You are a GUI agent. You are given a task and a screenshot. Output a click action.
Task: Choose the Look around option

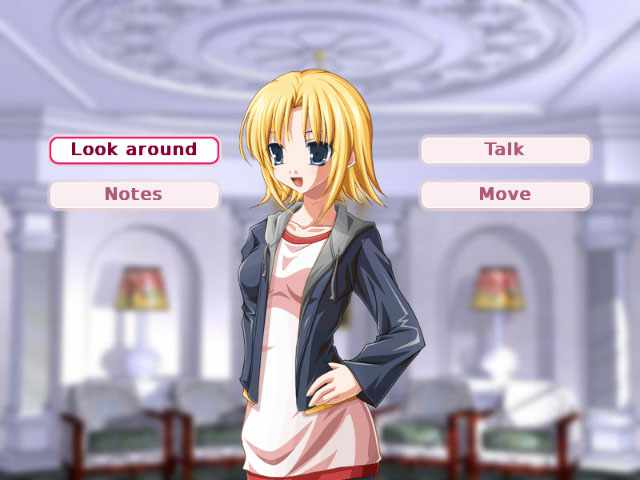pyautogui.click(x=134, y=150)
